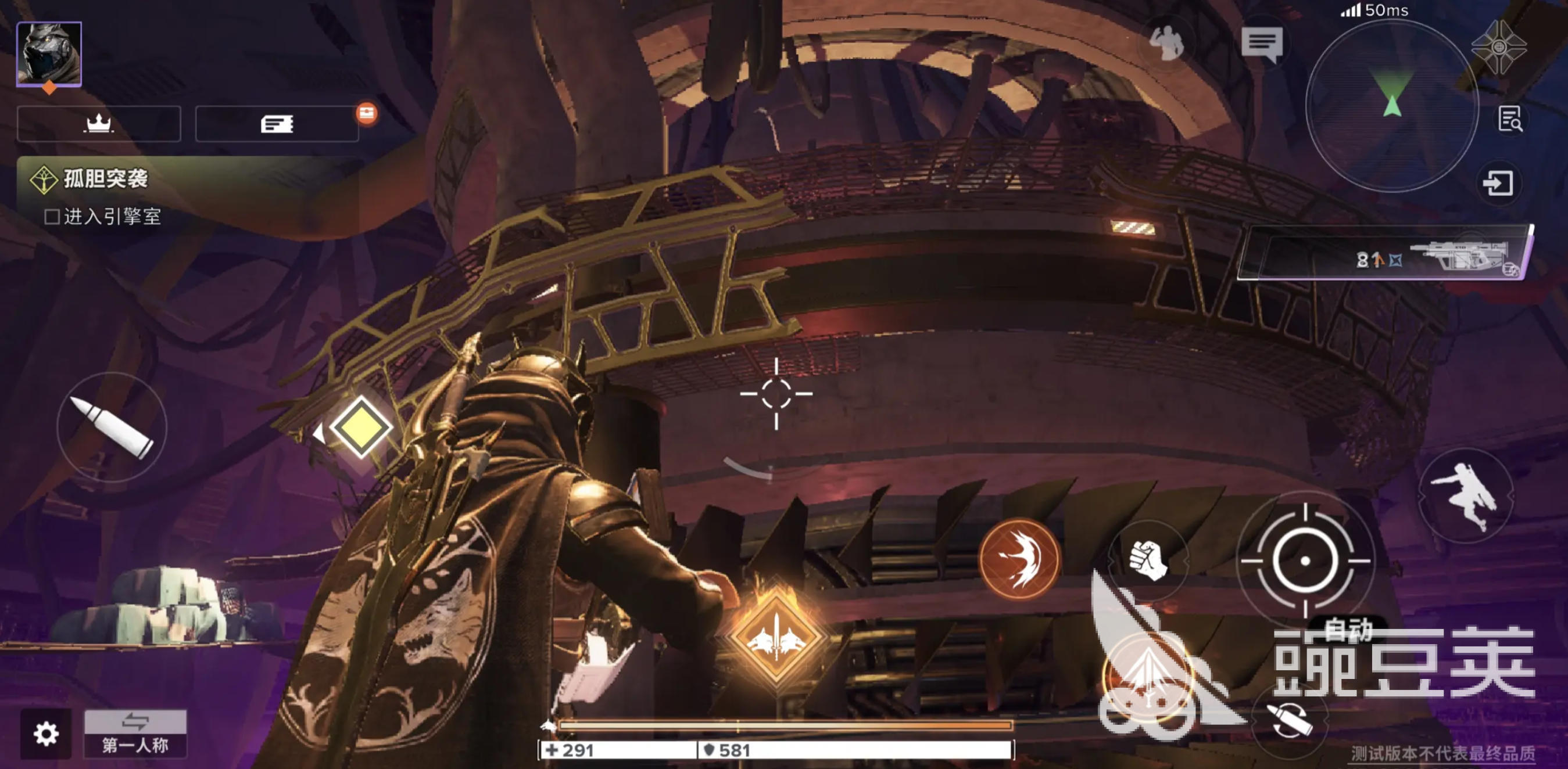Expand the 孤胆突袭 mission tracker
Screen dimensions: 1568x769
[105, 179]
